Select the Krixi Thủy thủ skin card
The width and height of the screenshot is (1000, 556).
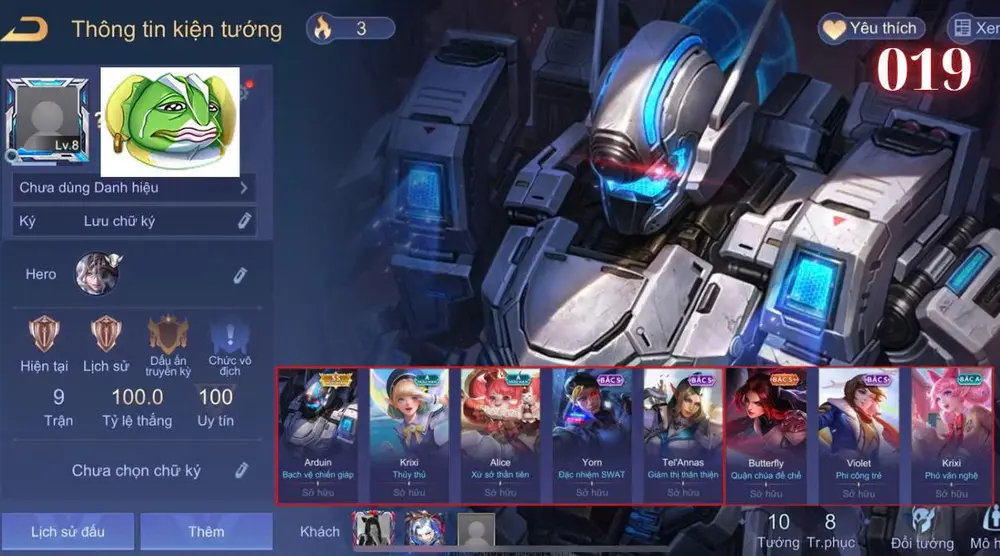click(409, 436)
